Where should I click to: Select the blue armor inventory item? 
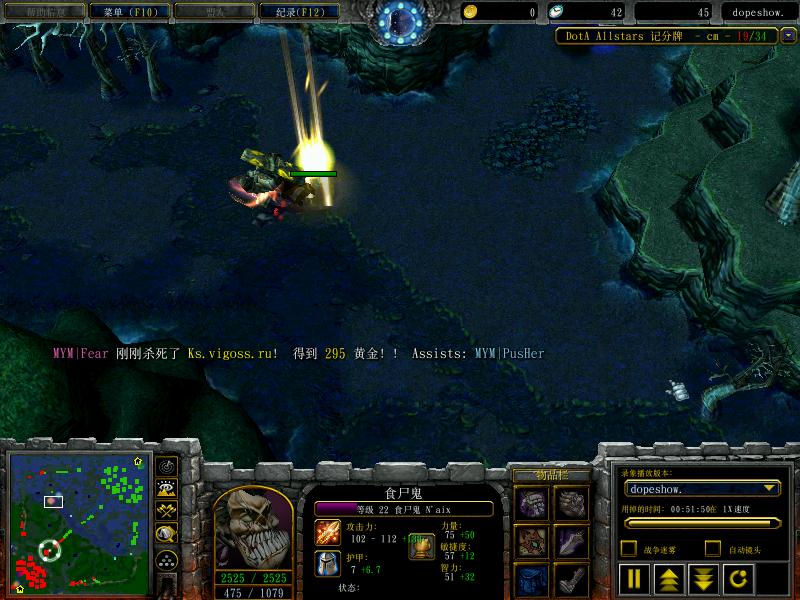click(531, 580)
